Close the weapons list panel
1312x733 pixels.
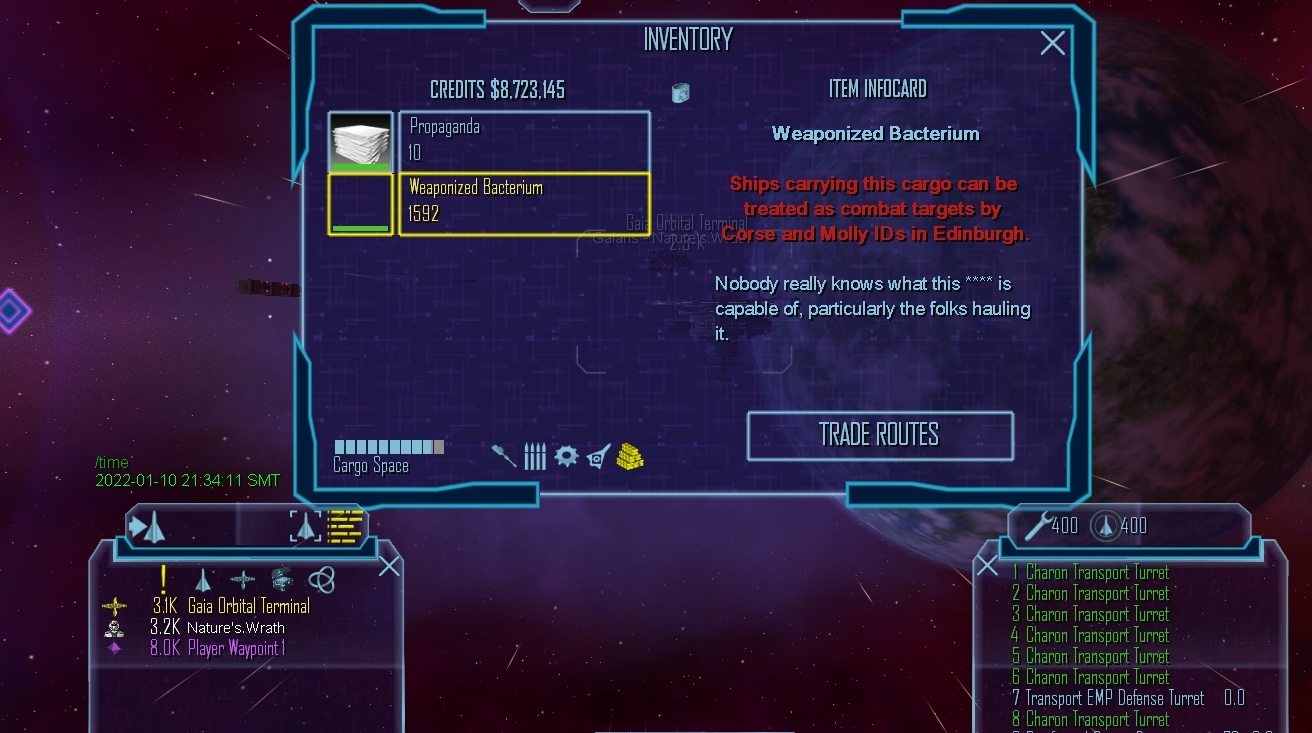click(987, 567)
